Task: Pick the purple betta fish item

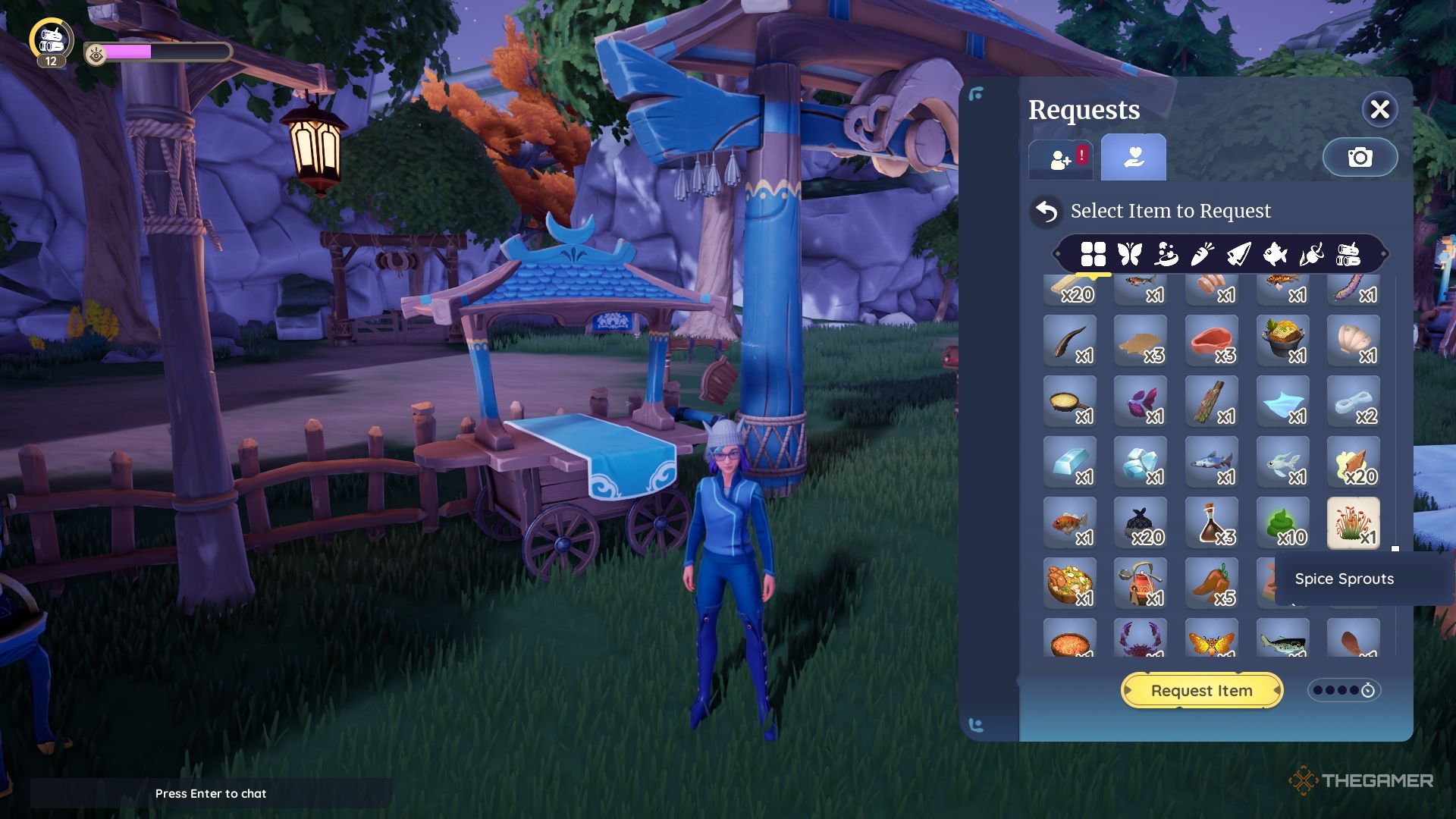Action: [1140, 401]
